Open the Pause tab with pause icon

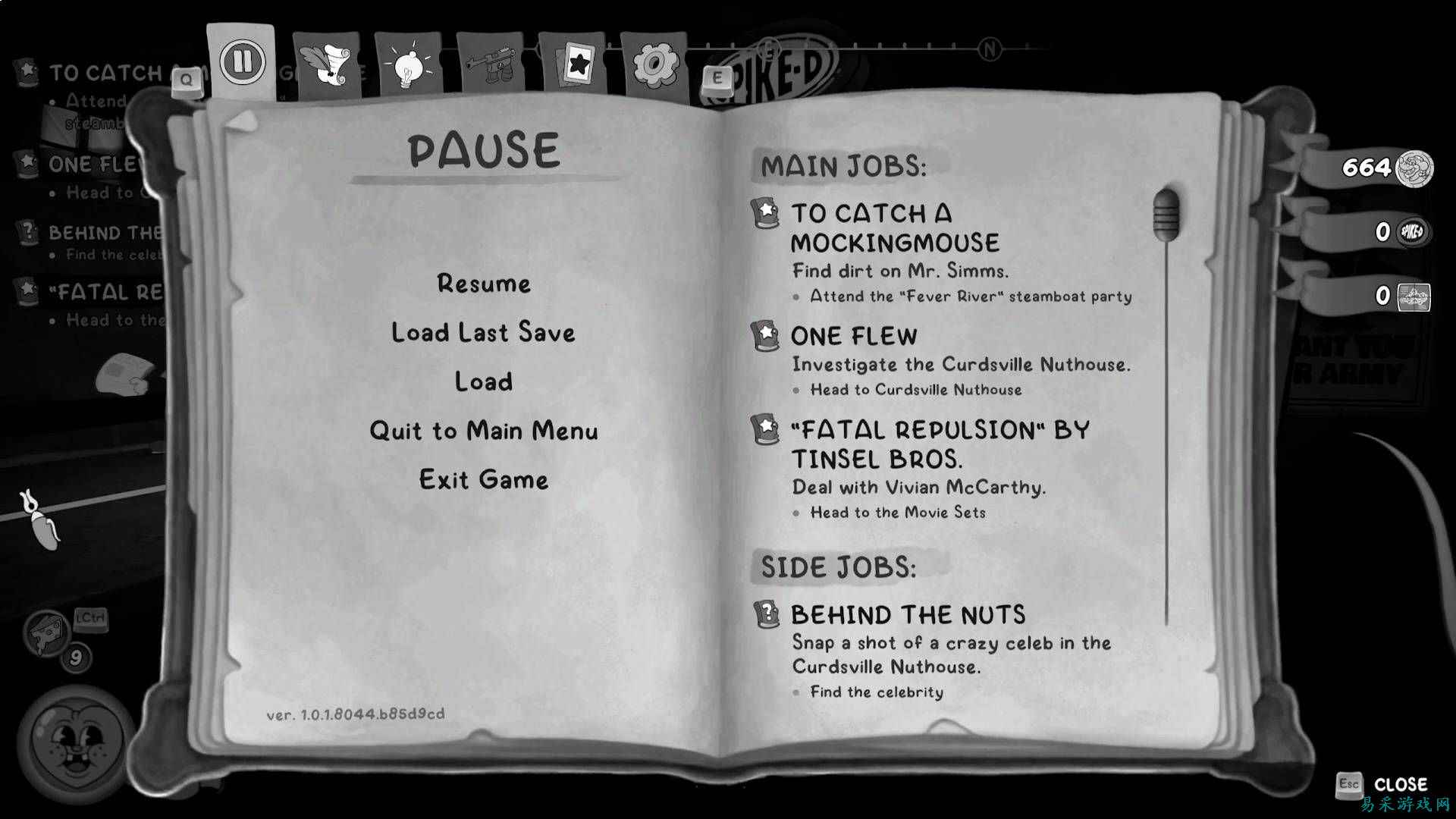pos(240,61)
